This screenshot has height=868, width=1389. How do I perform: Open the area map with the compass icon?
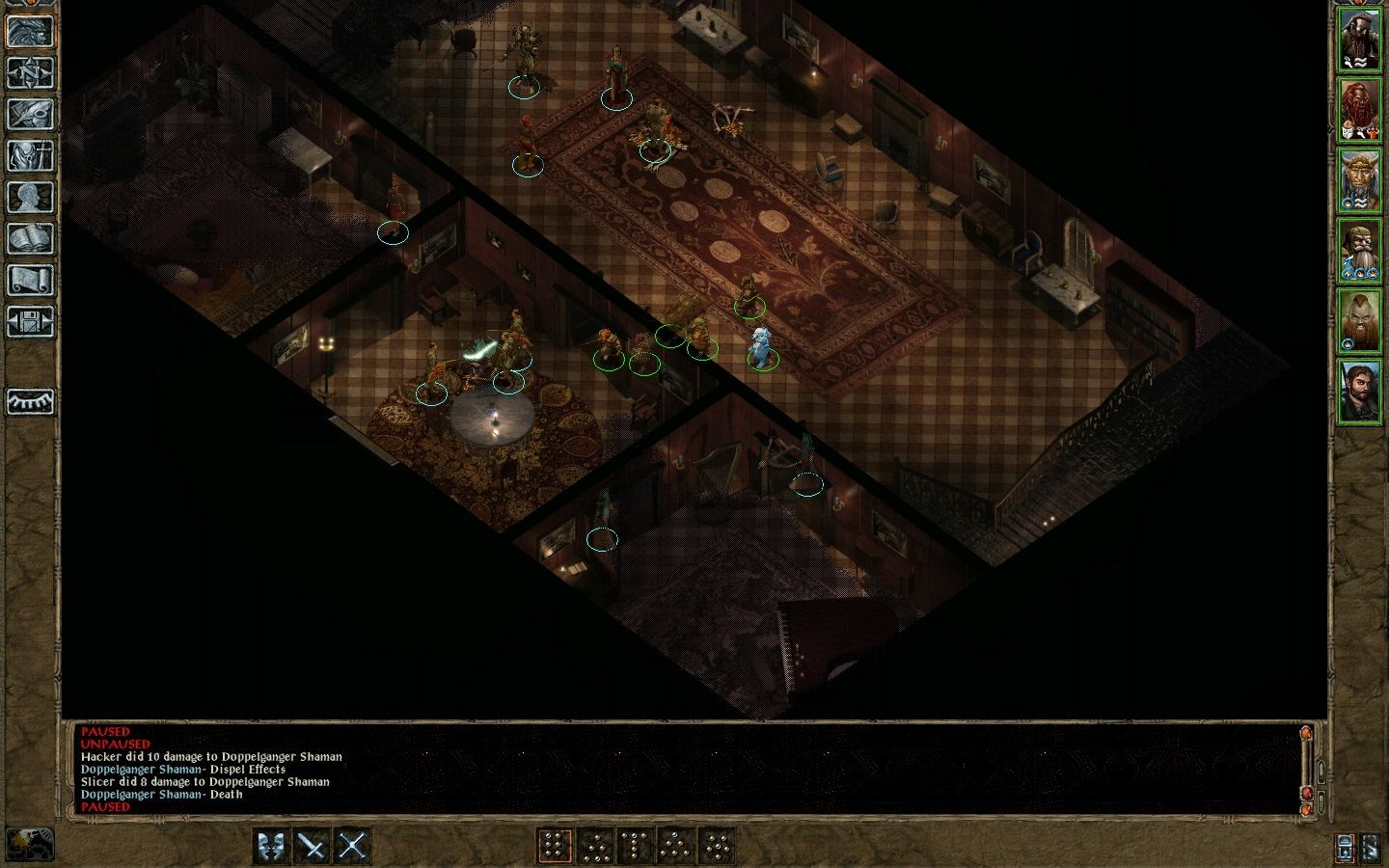click(x=30, y=72)
